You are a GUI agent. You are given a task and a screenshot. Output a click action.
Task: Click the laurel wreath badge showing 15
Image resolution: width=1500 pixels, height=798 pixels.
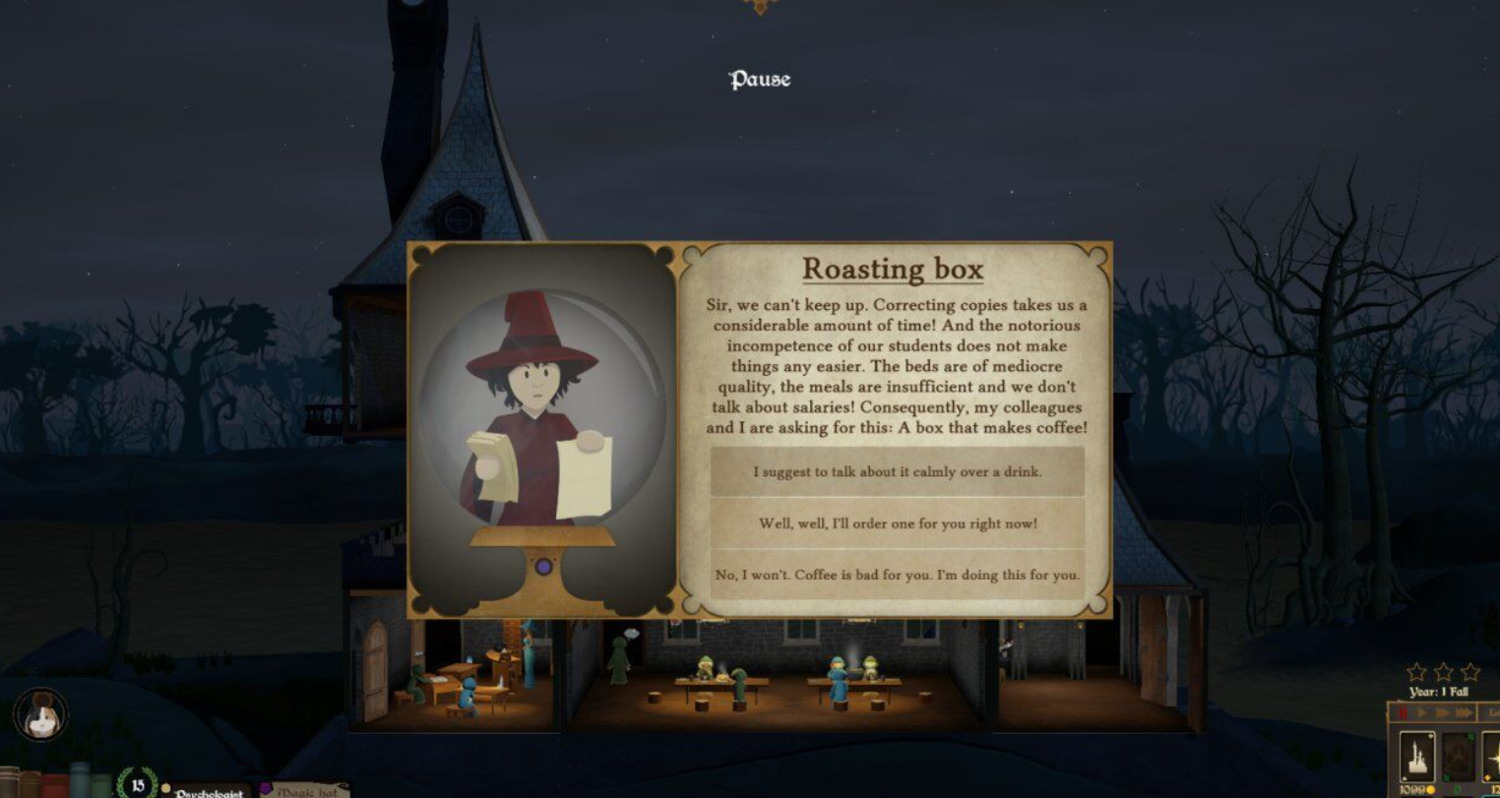coord(137,784)
